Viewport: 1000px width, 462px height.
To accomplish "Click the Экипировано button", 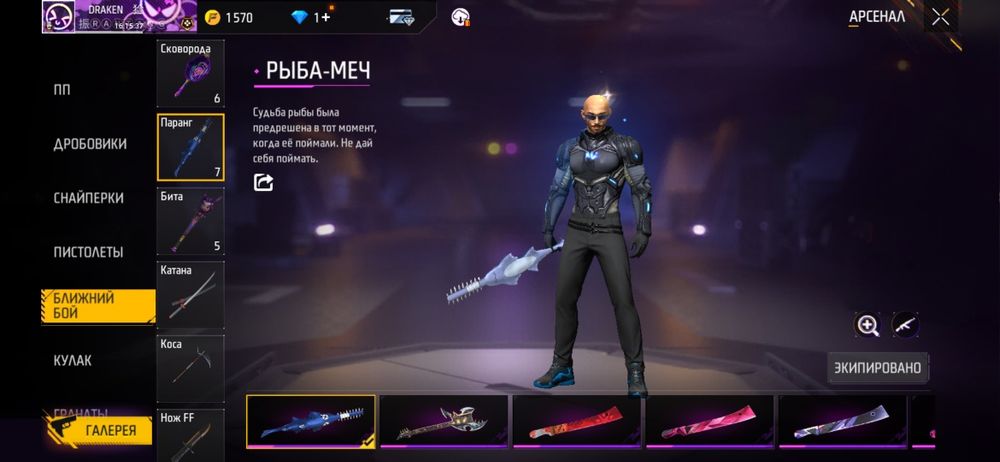I will click(x=878, y=368).
